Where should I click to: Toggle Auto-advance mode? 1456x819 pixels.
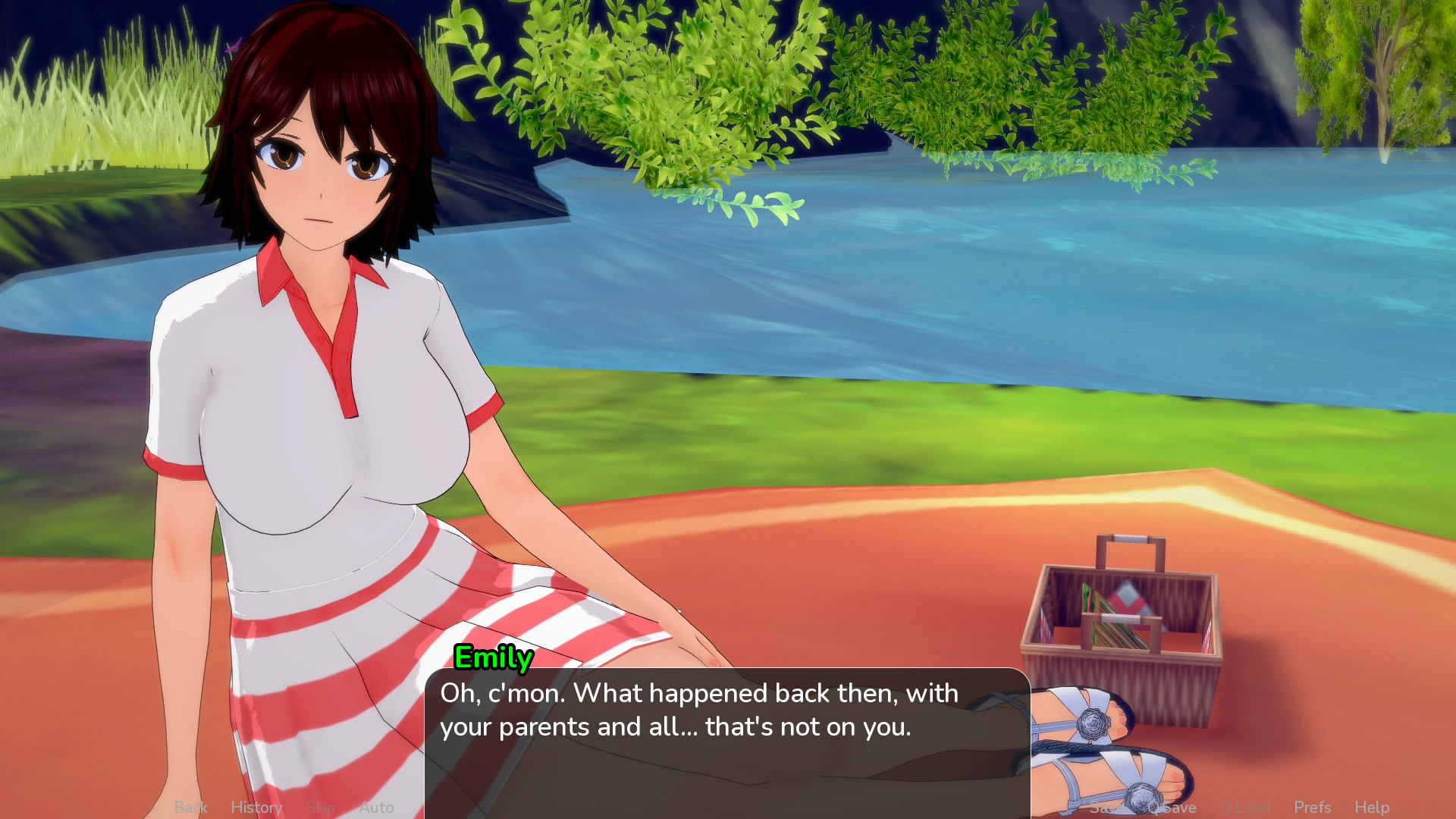coord(376,808)
